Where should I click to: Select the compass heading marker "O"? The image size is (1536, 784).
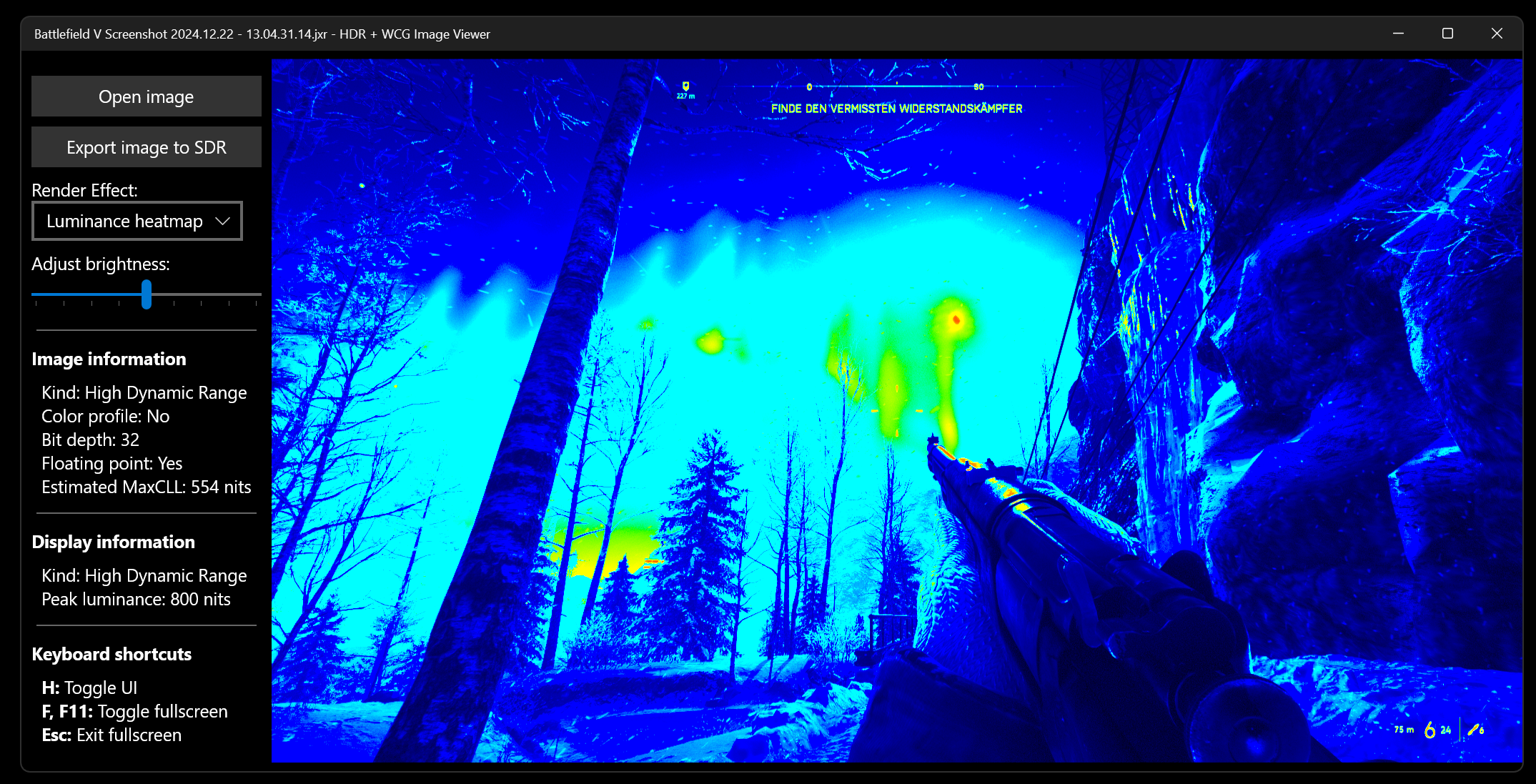pos(809,87)
